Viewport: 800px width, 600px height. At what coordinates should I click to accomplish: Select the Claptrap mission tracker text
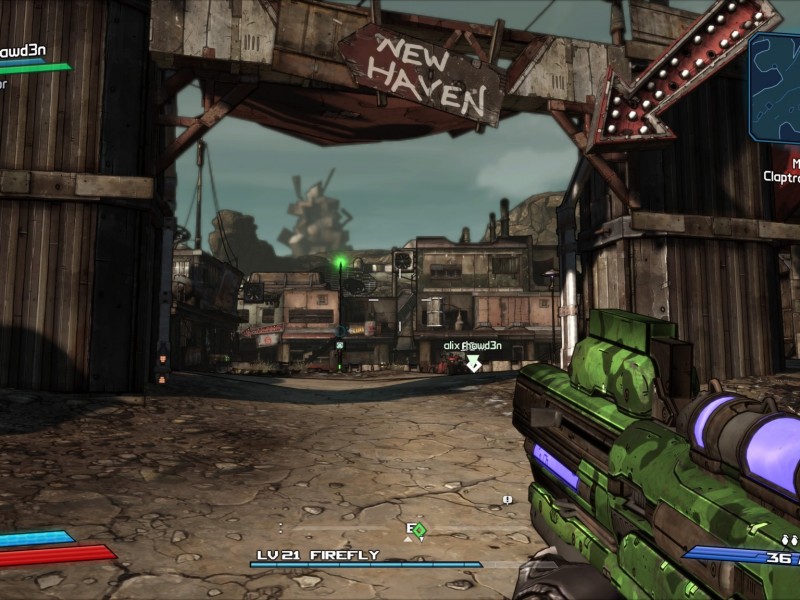[781, 177]
